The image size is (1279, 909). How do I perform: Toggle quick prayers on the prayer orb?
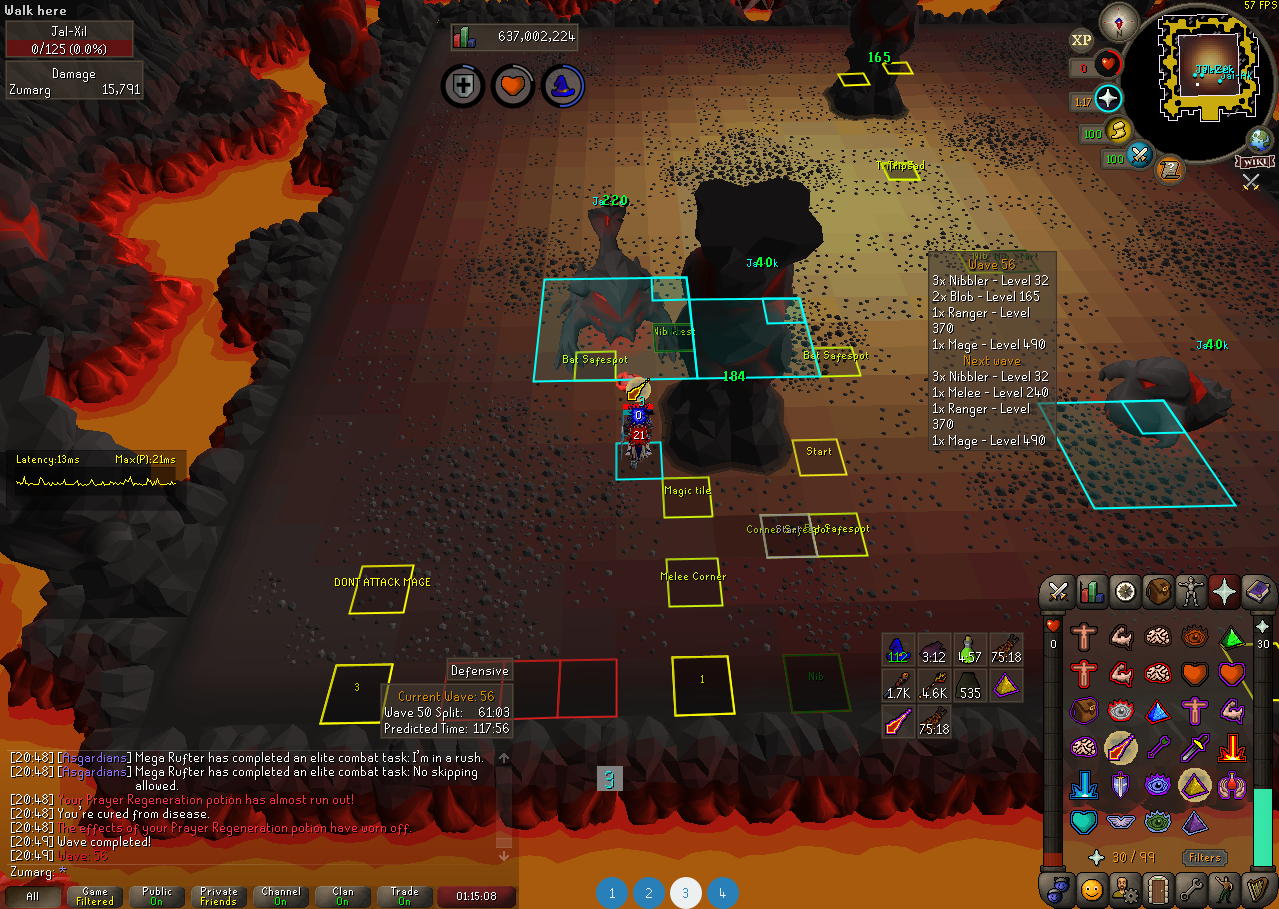coord(1108,98)
